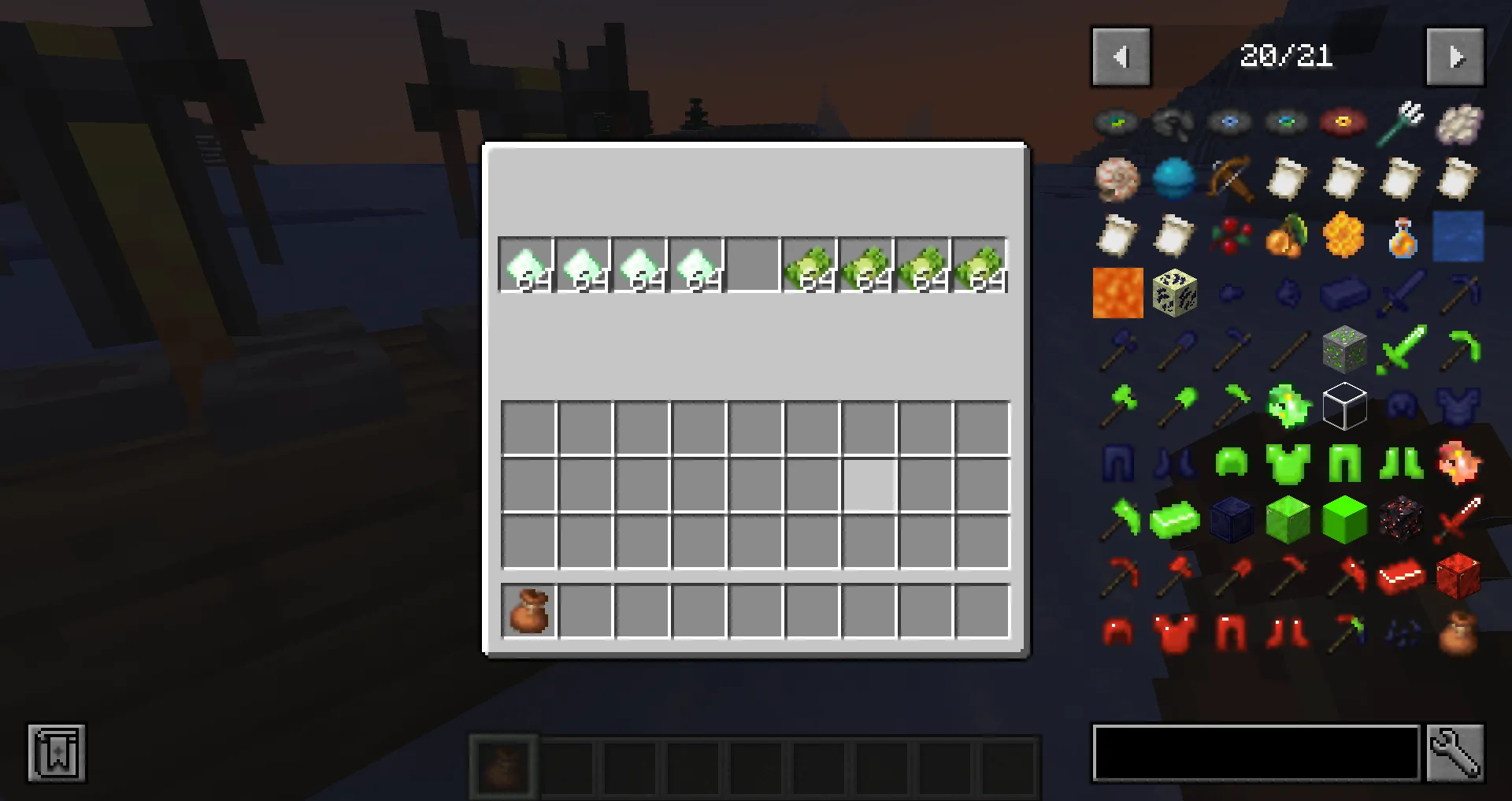Click the green chestplate armor piece
The height and width of the screenshot is (801, 1512).
[x=1288, y=463]
